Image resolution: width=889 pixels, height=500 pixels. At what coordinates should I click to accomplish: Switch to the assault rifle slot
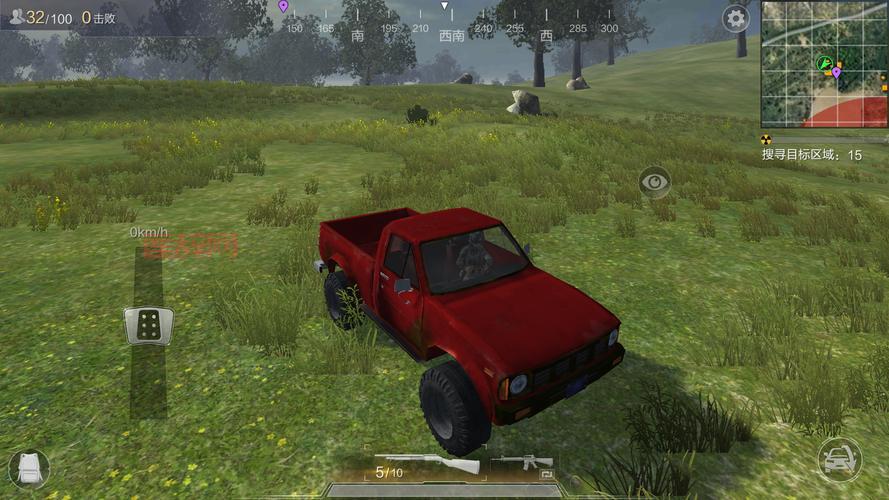[522, 463]
